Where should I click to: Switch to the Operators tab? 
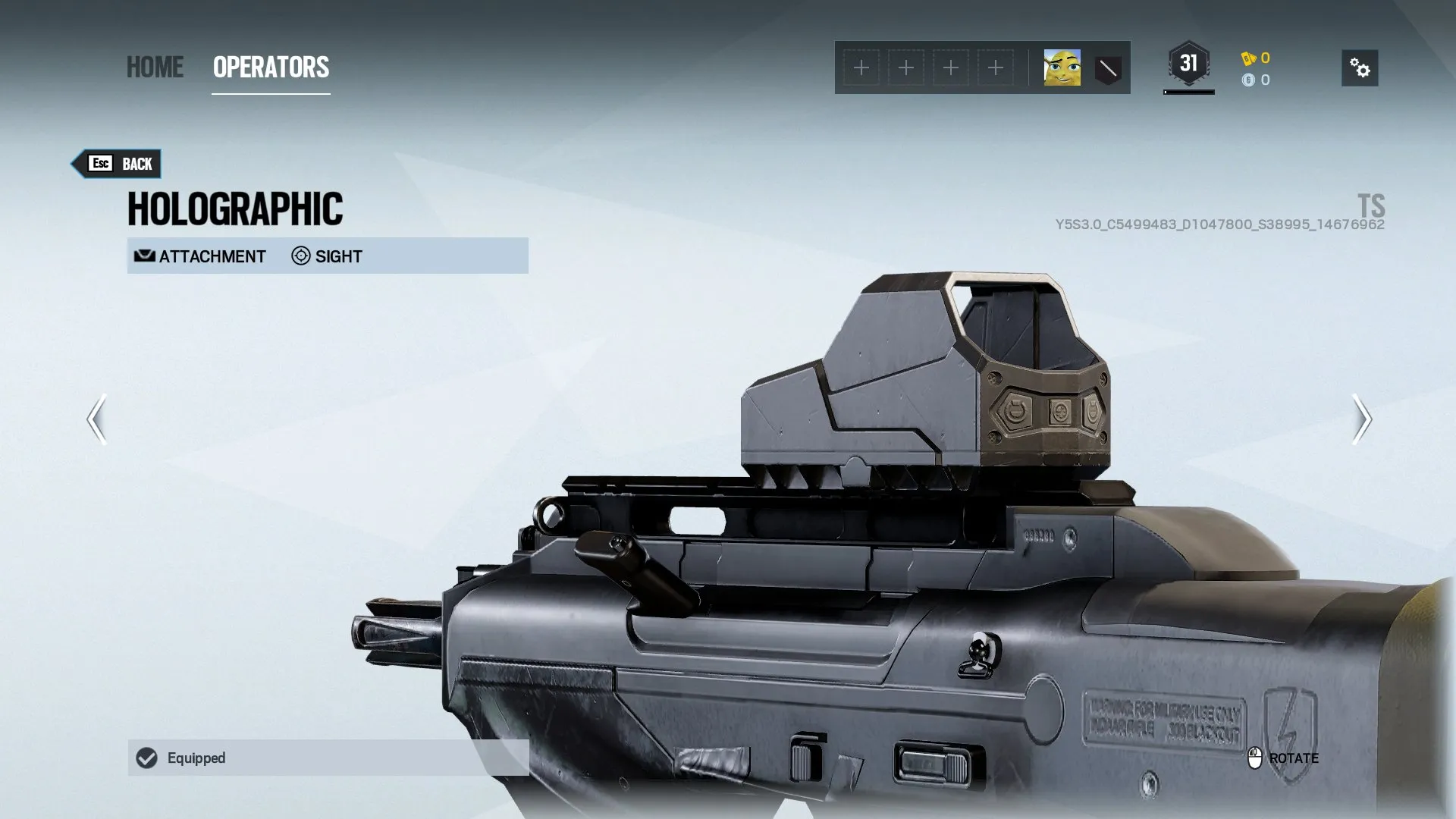[x=271, y=67]
